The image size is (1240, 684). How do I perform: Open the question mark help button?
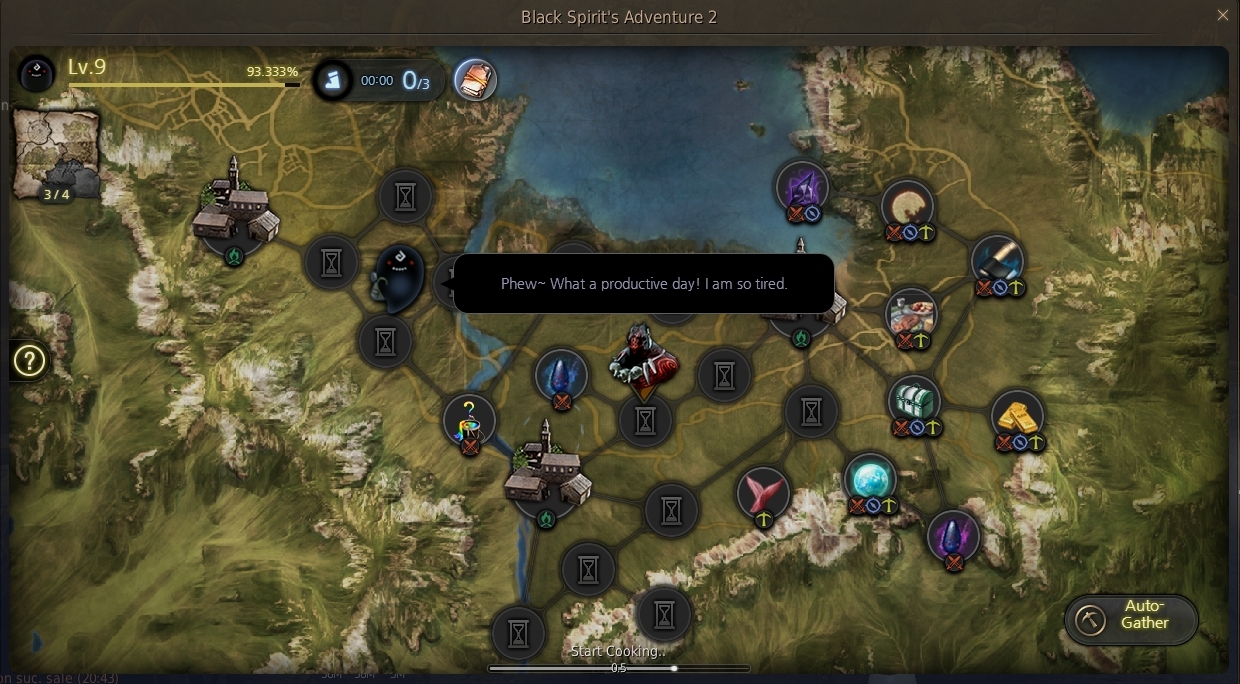[x=29, y=361]
